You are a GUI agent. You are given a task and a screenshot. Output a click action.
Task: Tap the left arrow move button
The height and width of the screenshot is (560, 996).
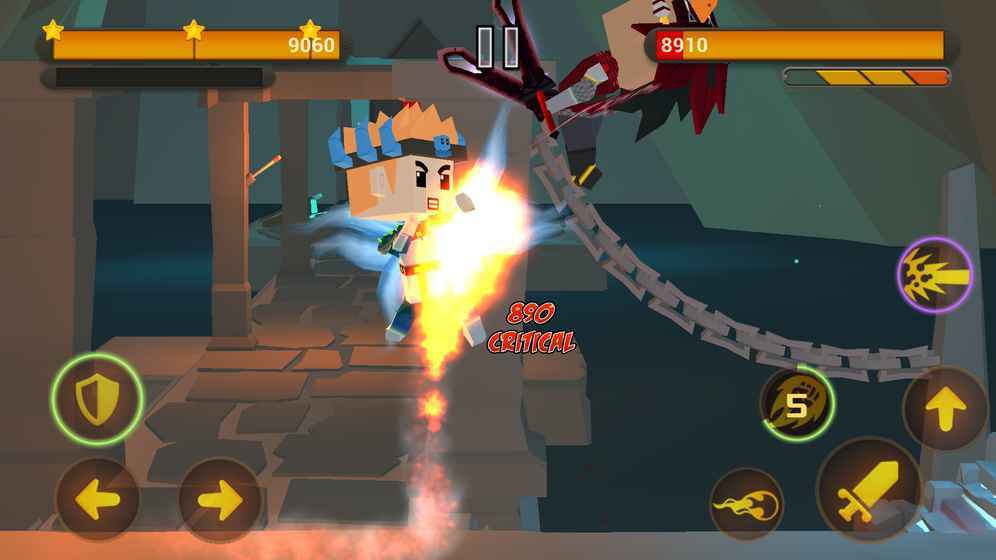[97, 499]
